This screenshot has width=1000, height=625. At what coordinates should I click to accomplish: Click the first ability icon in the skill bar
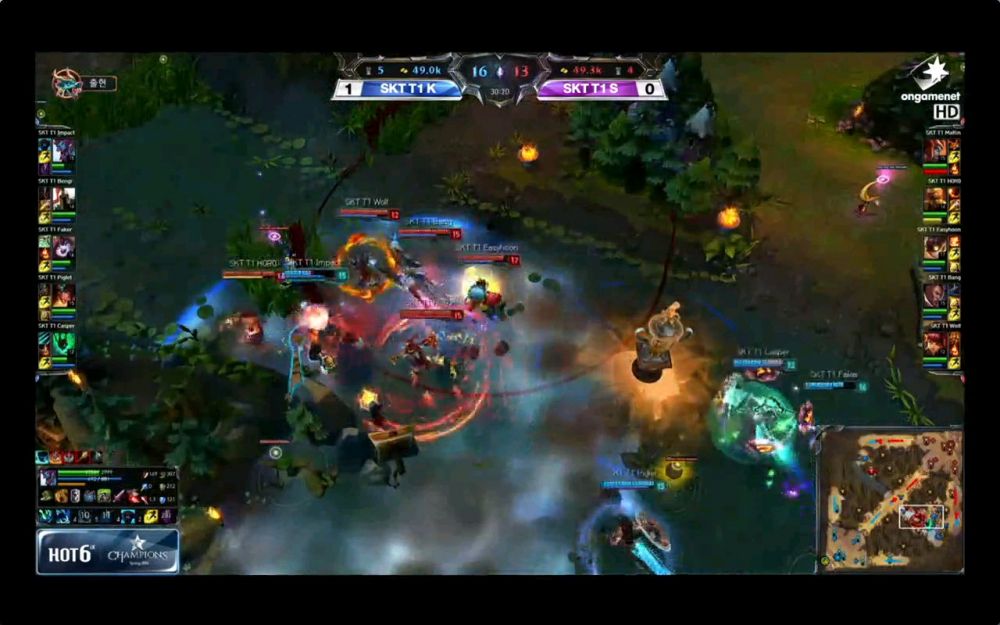click(46, 516)
